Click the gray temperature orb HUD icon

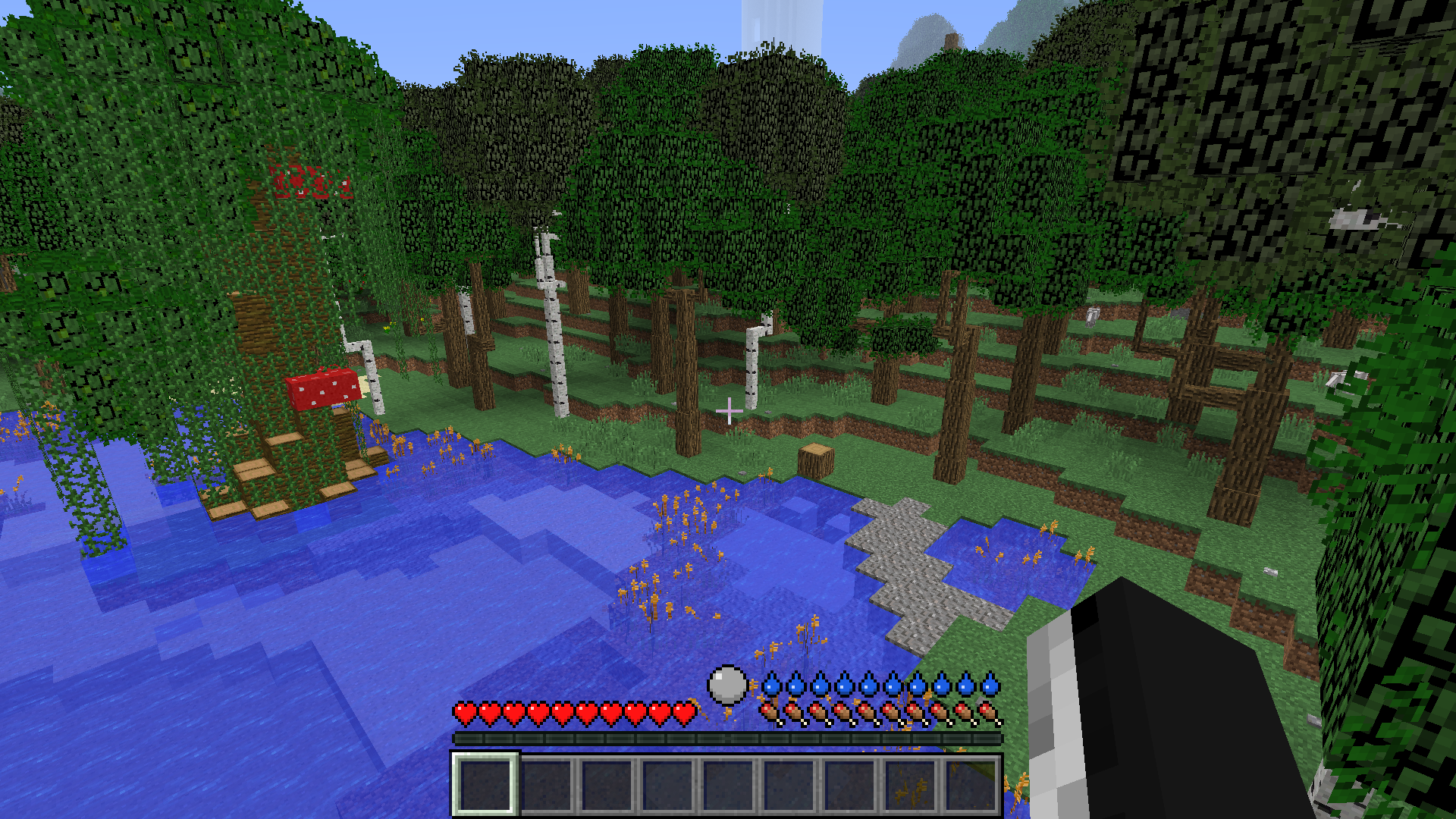coord(727,685)
